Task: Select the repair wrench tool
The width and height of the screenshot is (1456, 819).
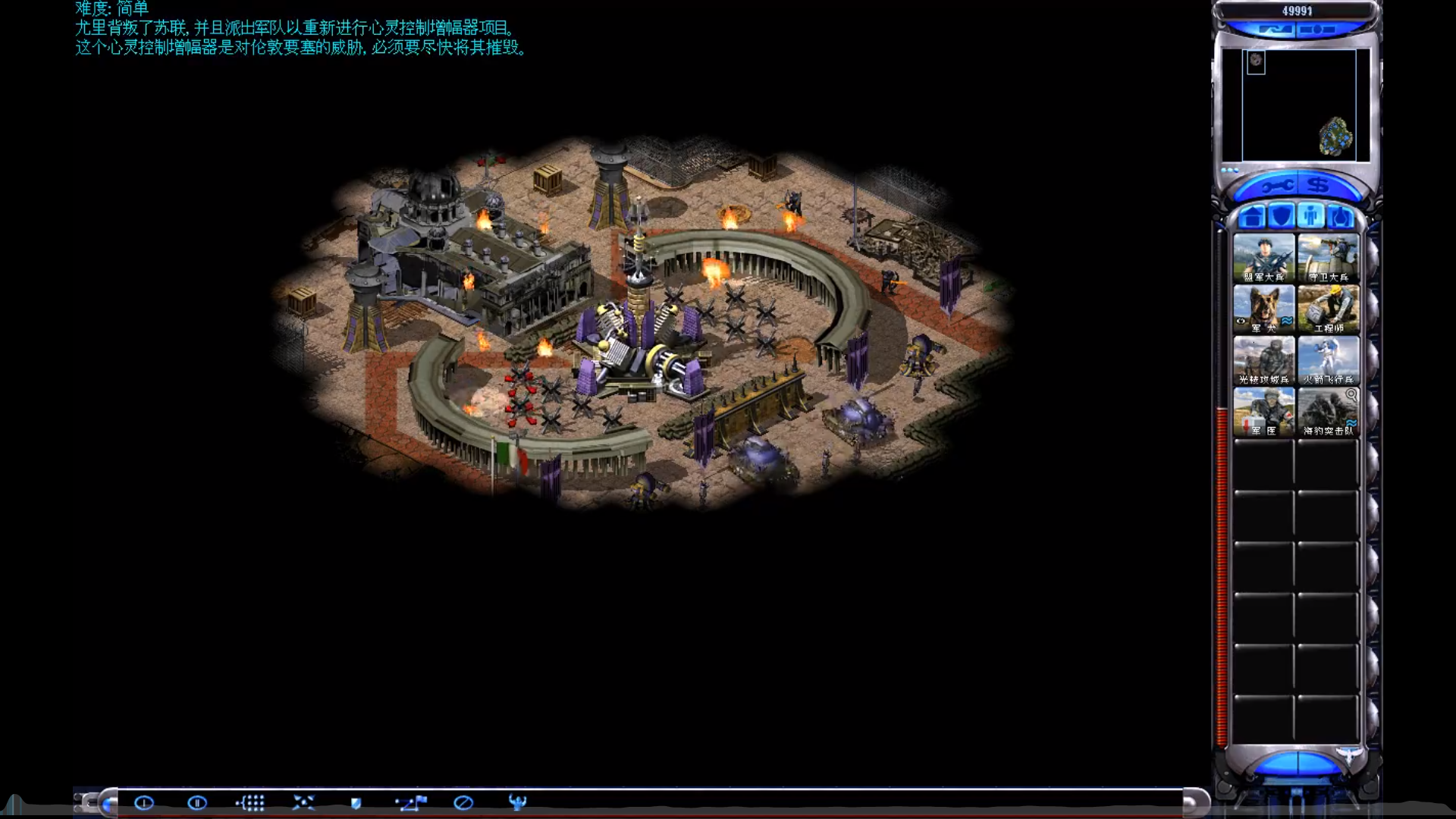Action: (x=1279, y=184)
